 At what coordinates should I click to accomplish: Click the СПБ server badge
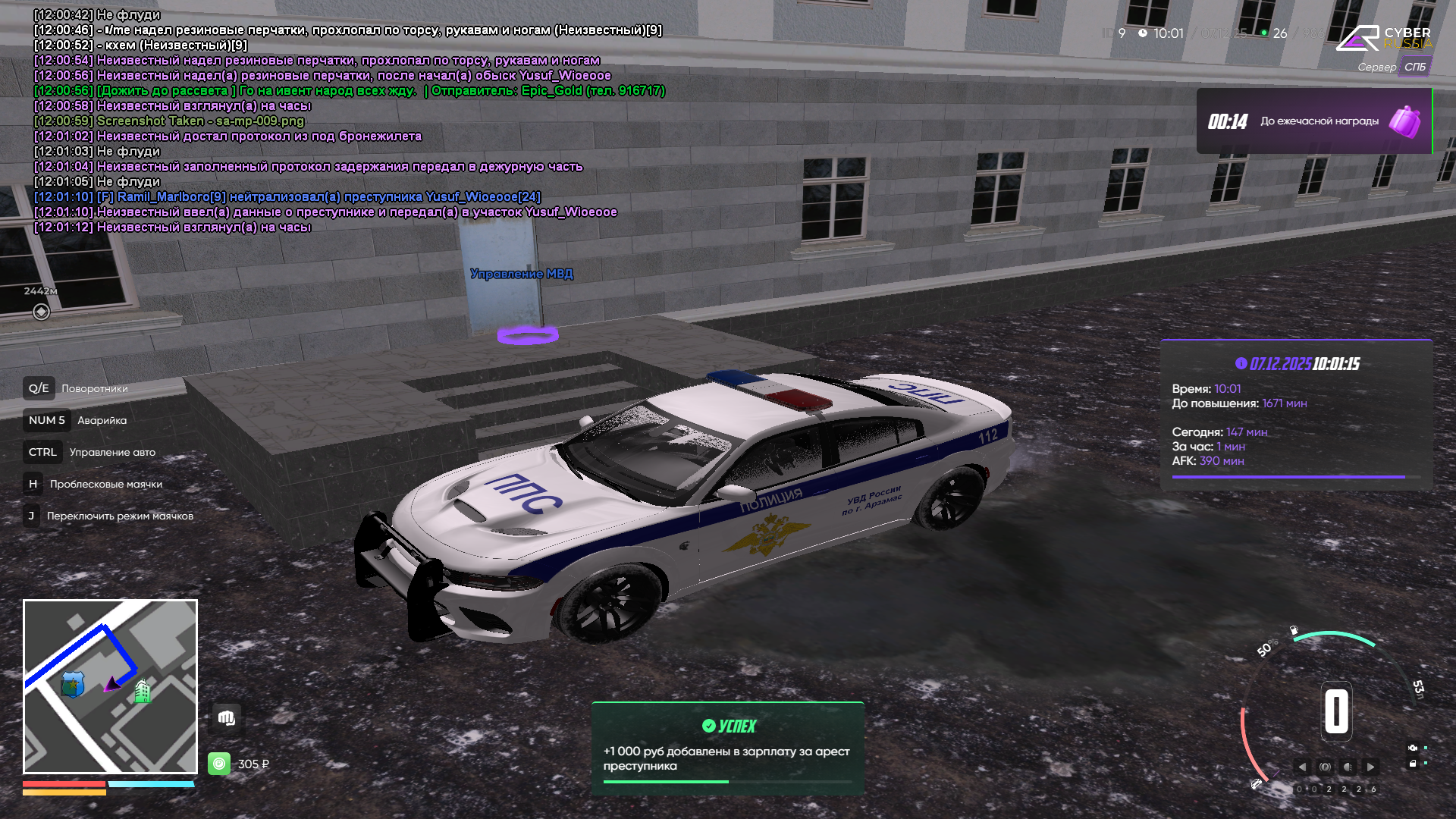coord(1414,67)
